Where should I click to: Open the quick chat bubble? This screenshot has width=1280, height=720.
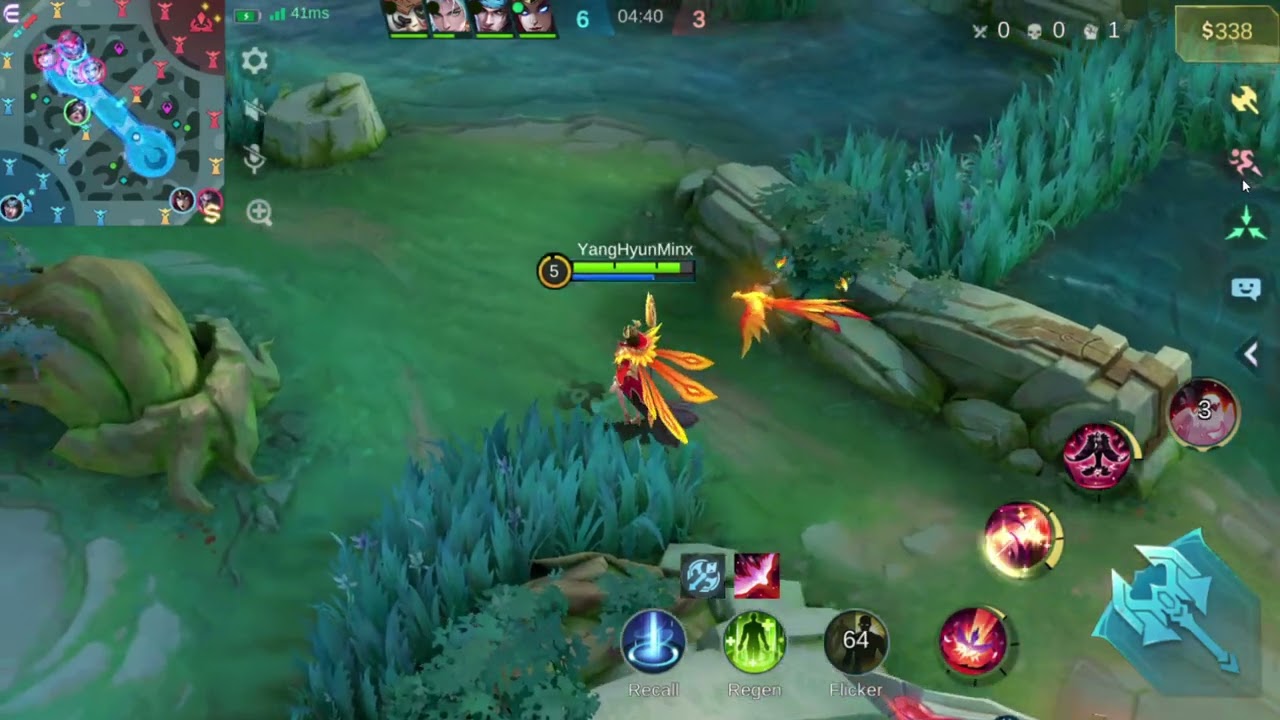(x=1245, y=289)
